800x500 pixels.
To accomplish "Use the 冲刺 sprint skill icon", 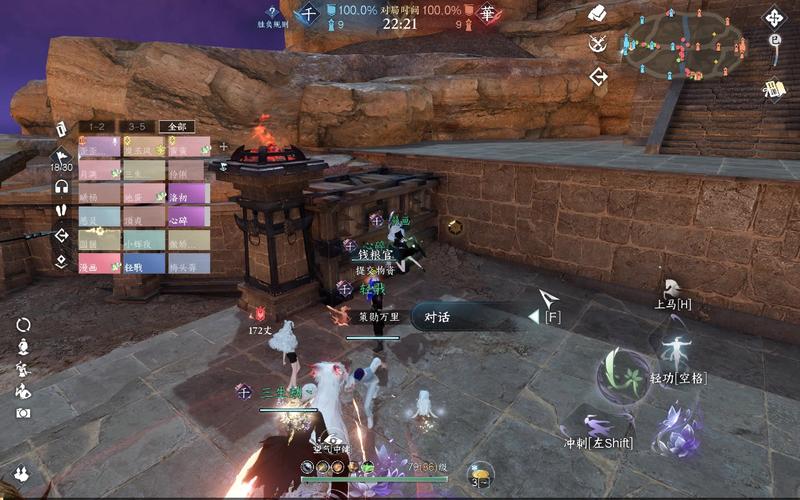I will [x=598, y=426].
